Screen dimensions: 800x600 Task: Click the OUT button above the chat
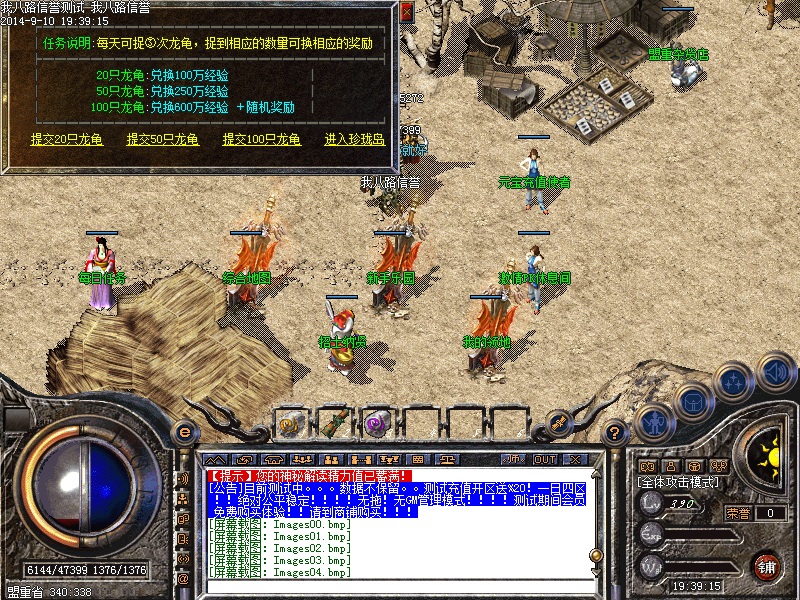click(x=544, y=459)
